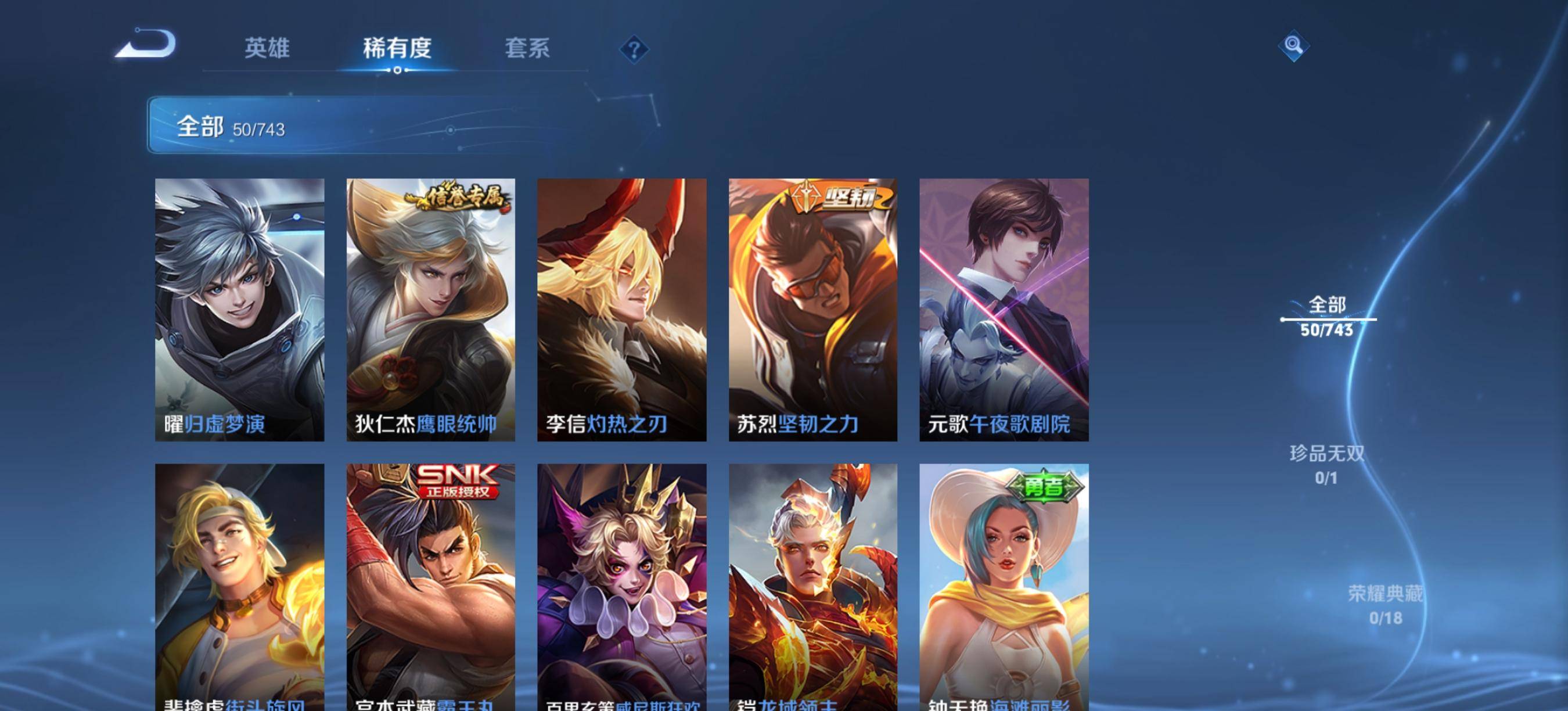View the 元歌 午夜歌剧院 skin card
Screen dimensions: 1568x711
[x=1004, y=309]
